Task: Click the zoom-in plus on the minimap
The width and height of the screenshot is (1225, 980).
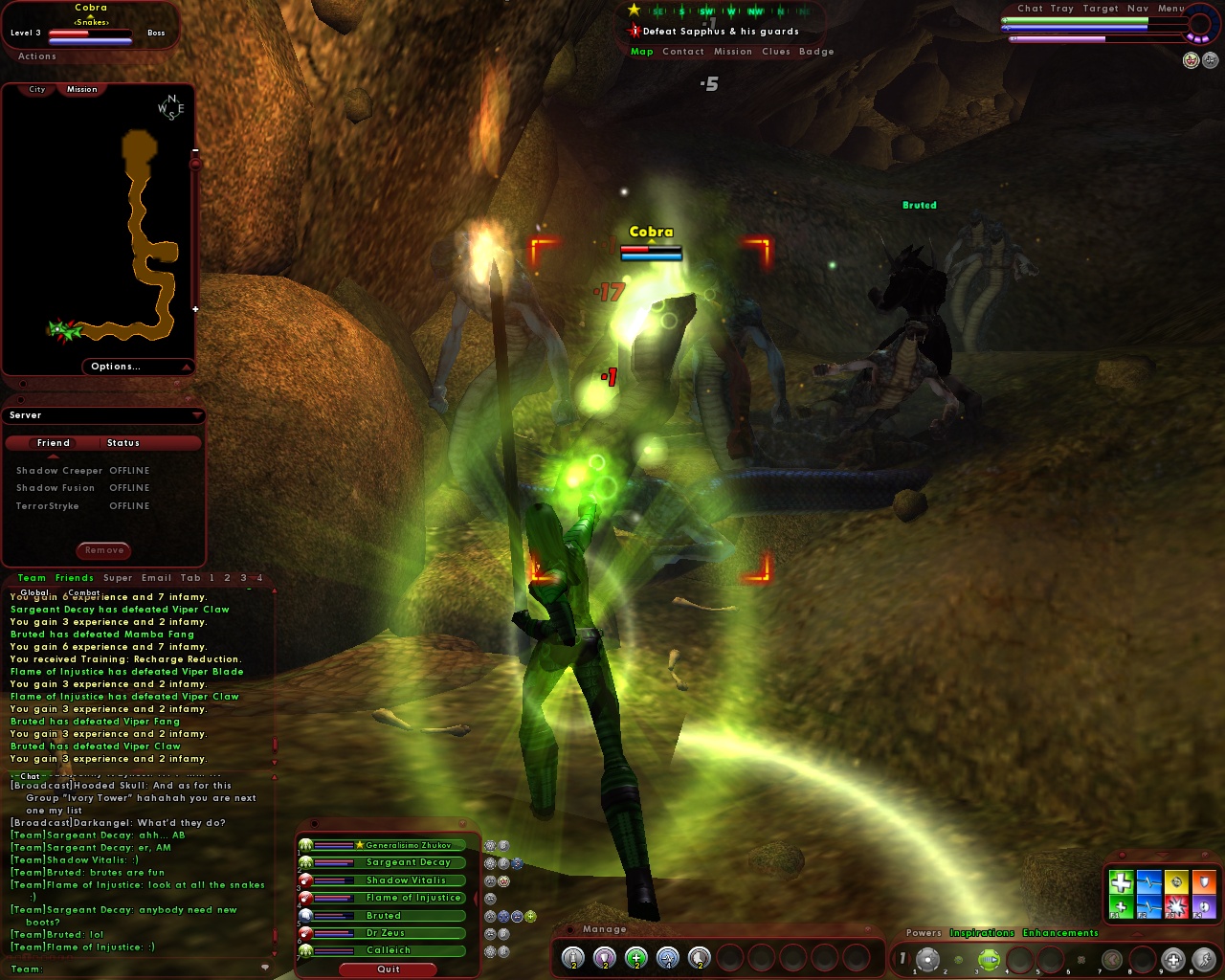Action: pyautogui.click(x=195, y=308)
